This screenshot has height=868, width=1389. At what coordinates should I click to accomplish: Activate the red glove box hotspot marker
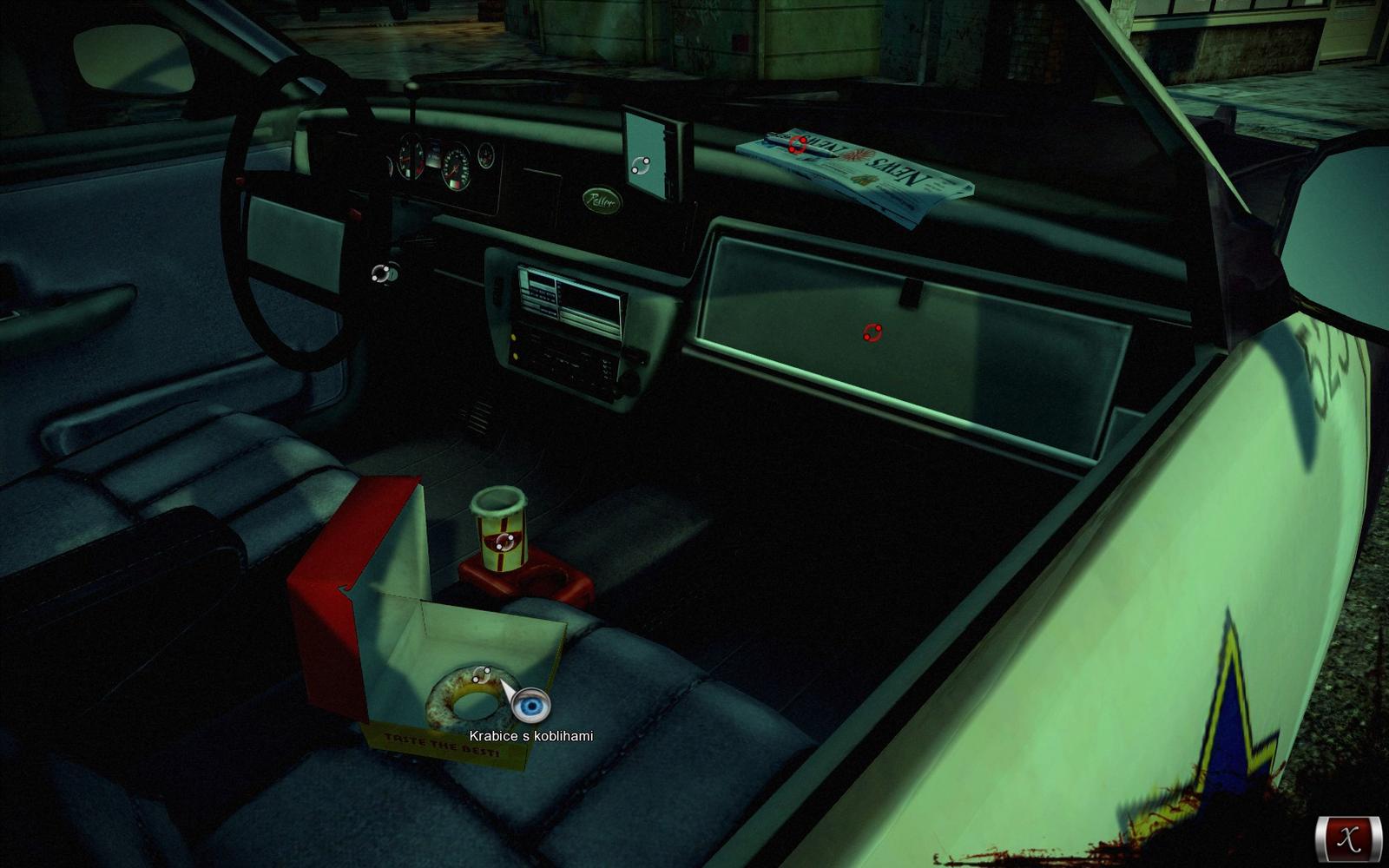point(872,332)
